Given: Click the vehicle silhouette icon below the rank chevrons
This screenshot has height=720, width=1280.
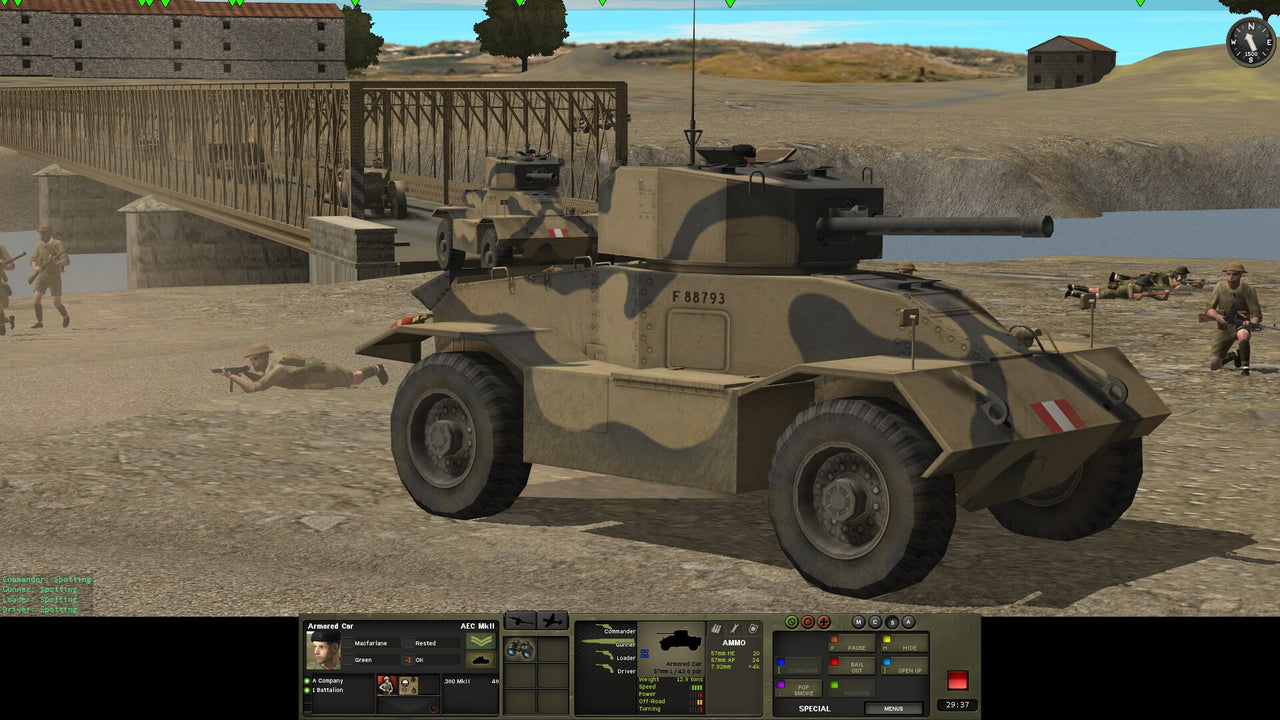Looking at the screenshot, I should pos(482,659).
